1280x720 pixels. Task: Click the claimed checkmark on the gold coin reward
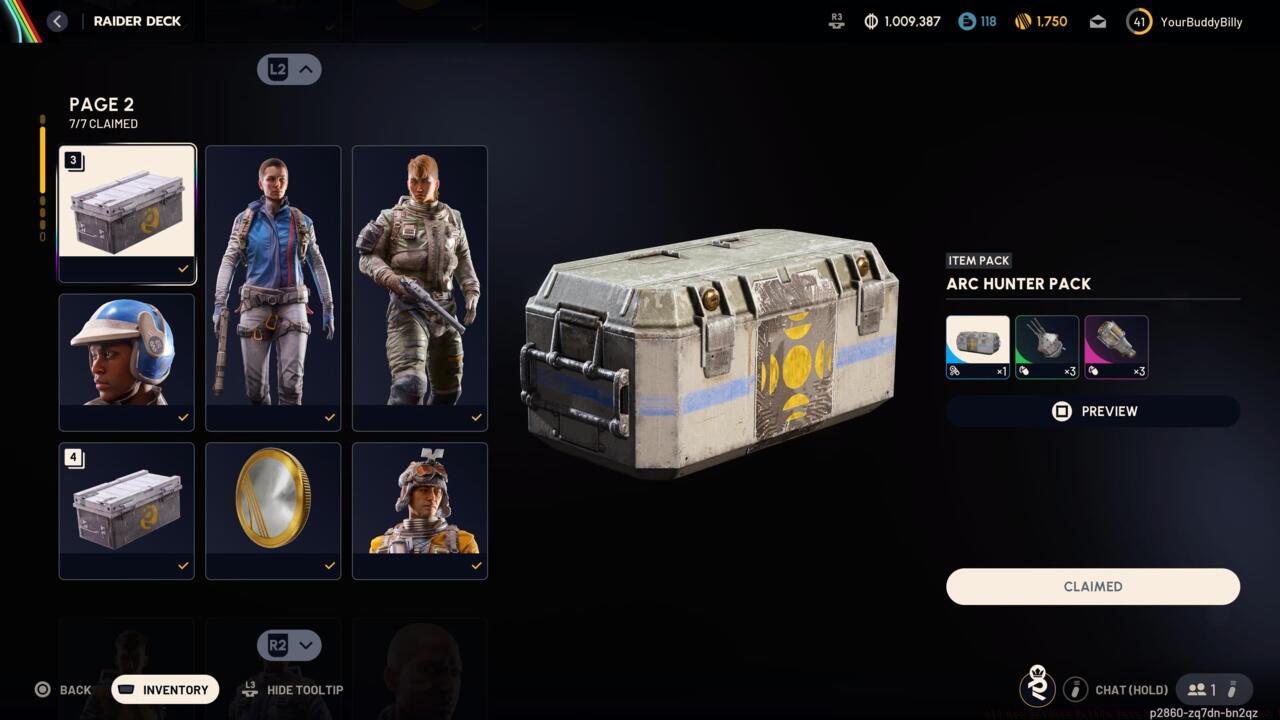click(329, 566)
